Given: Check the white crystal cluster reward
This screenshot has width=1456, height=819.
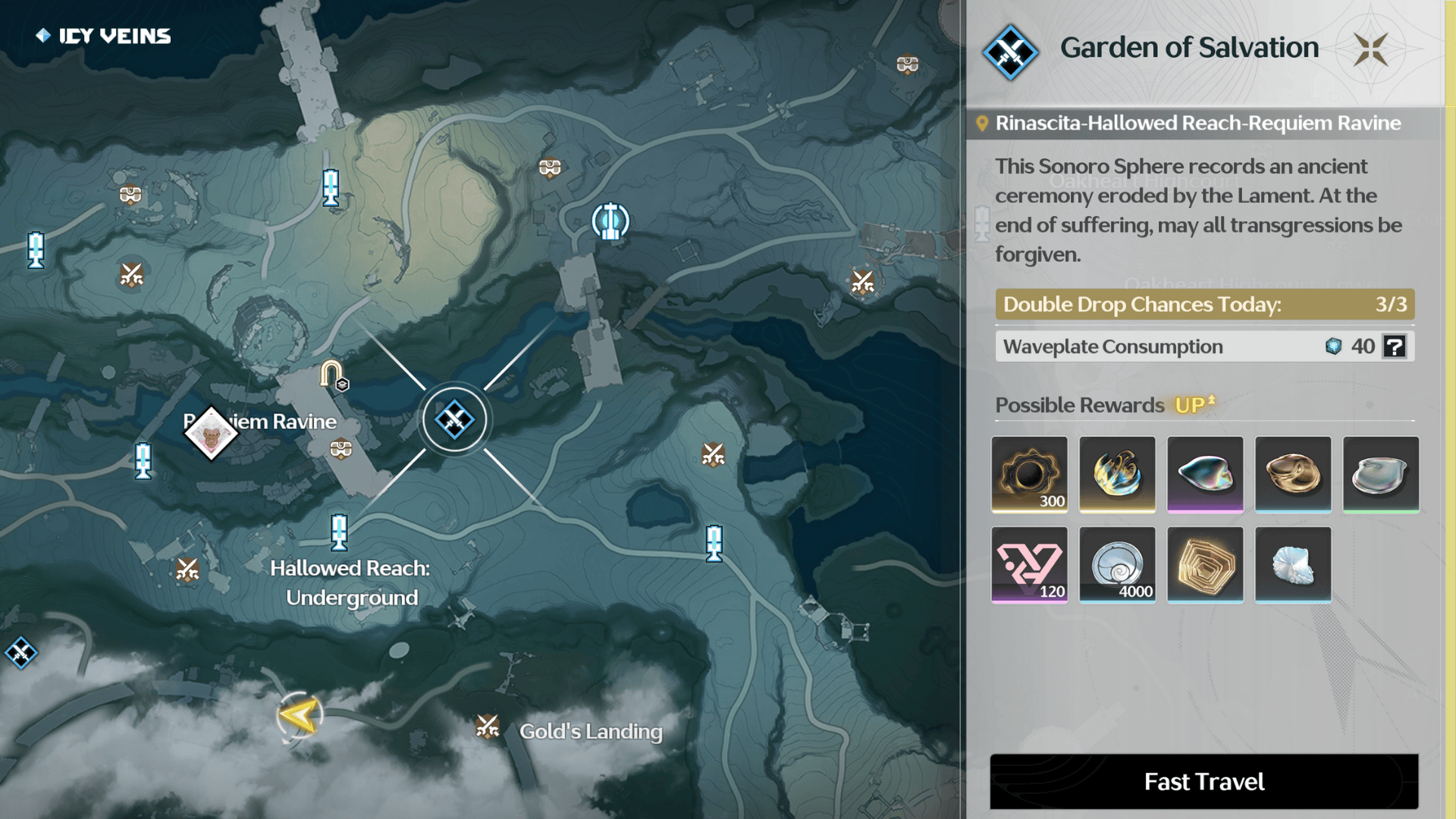Looking at the screenshot, I should [x=1293, y=564].
